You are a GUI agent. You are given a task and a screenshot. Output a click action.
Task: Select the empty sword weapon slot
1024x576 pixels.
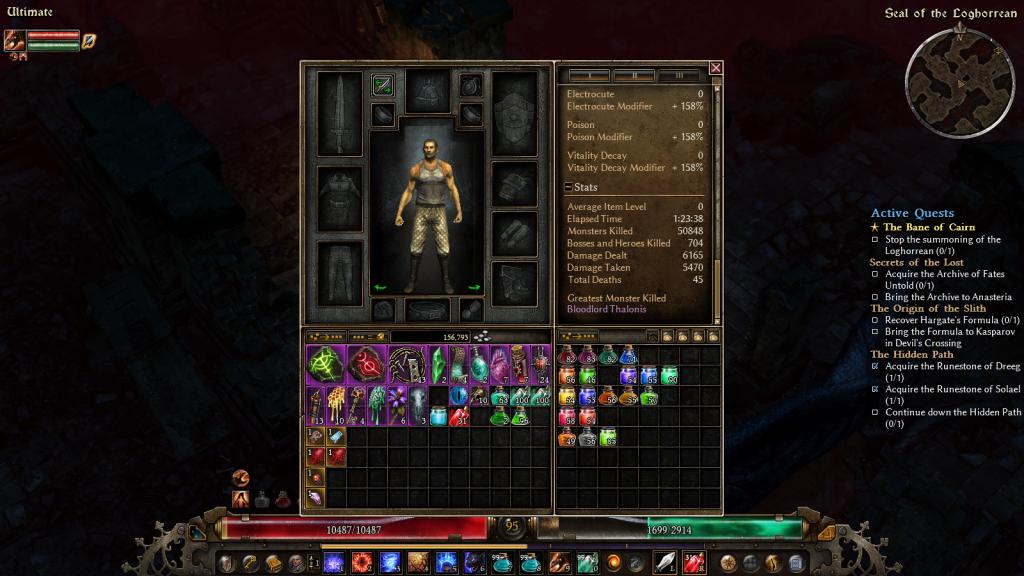click(339, 113)
